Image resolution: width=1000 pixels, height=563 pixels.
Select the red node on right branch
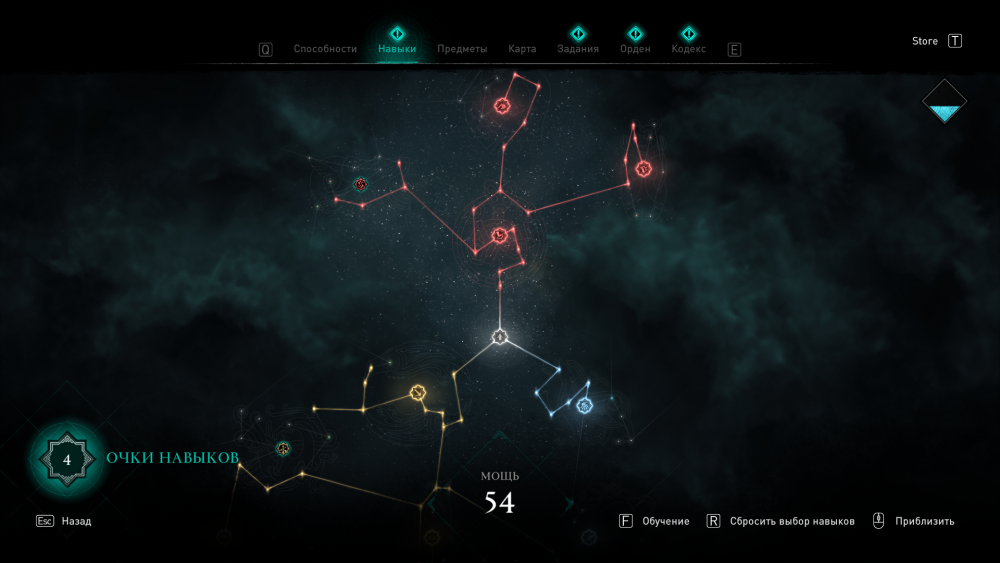tap(644, 168)
